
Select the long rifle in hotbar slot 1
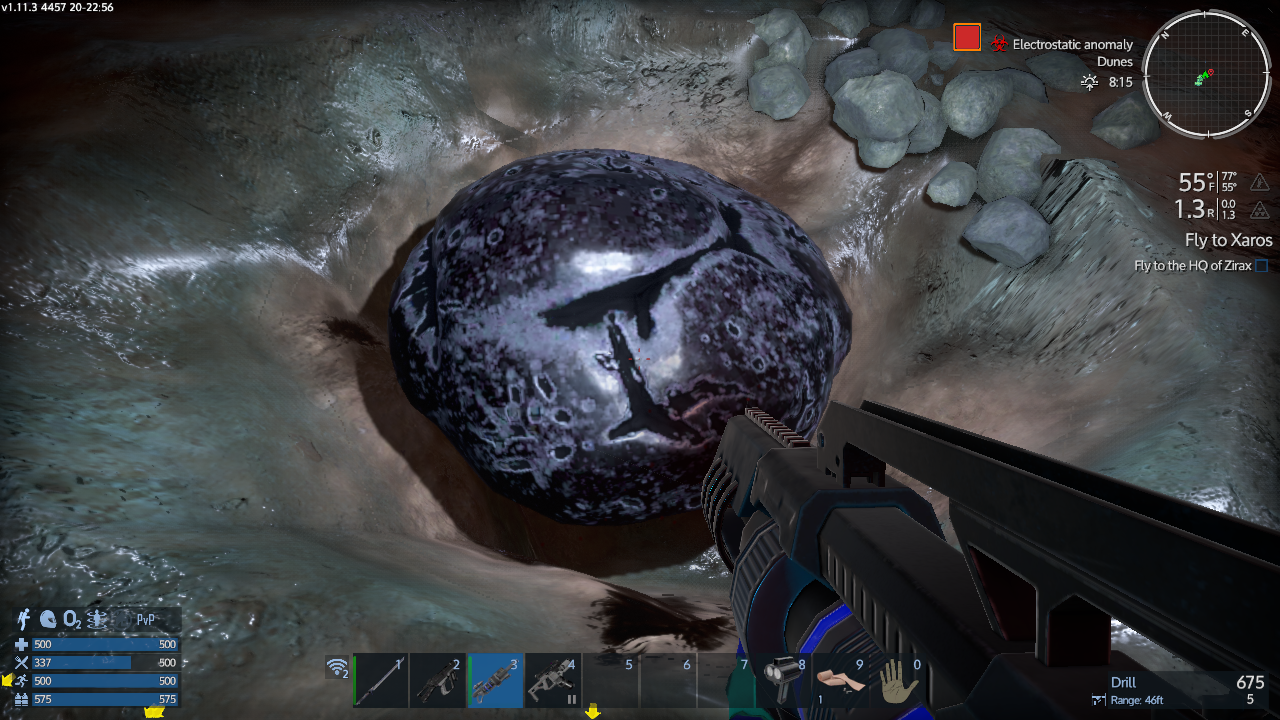[x=381, y=681]
